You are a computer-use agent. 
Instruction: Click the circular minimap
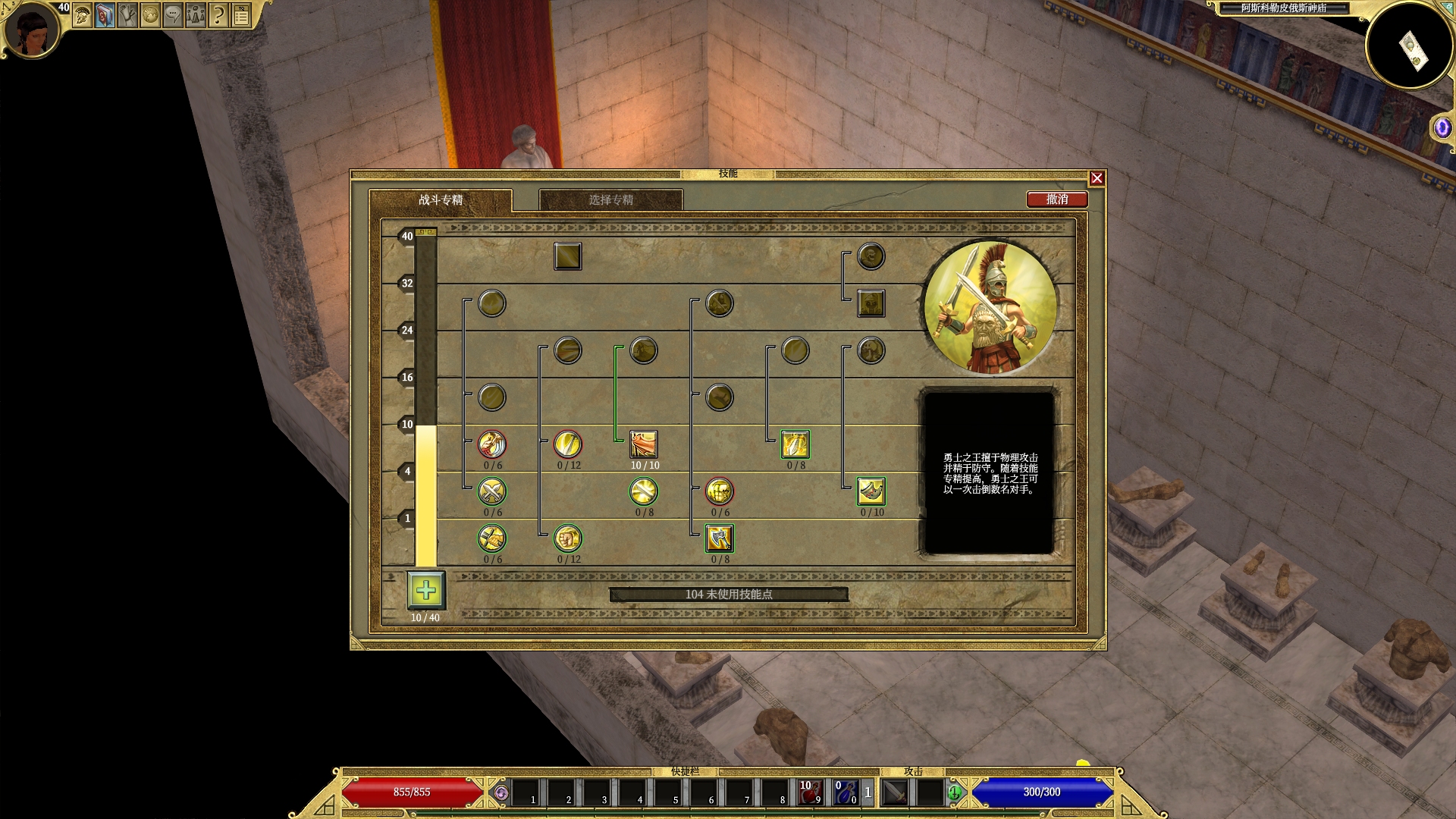coord(1410,47)
